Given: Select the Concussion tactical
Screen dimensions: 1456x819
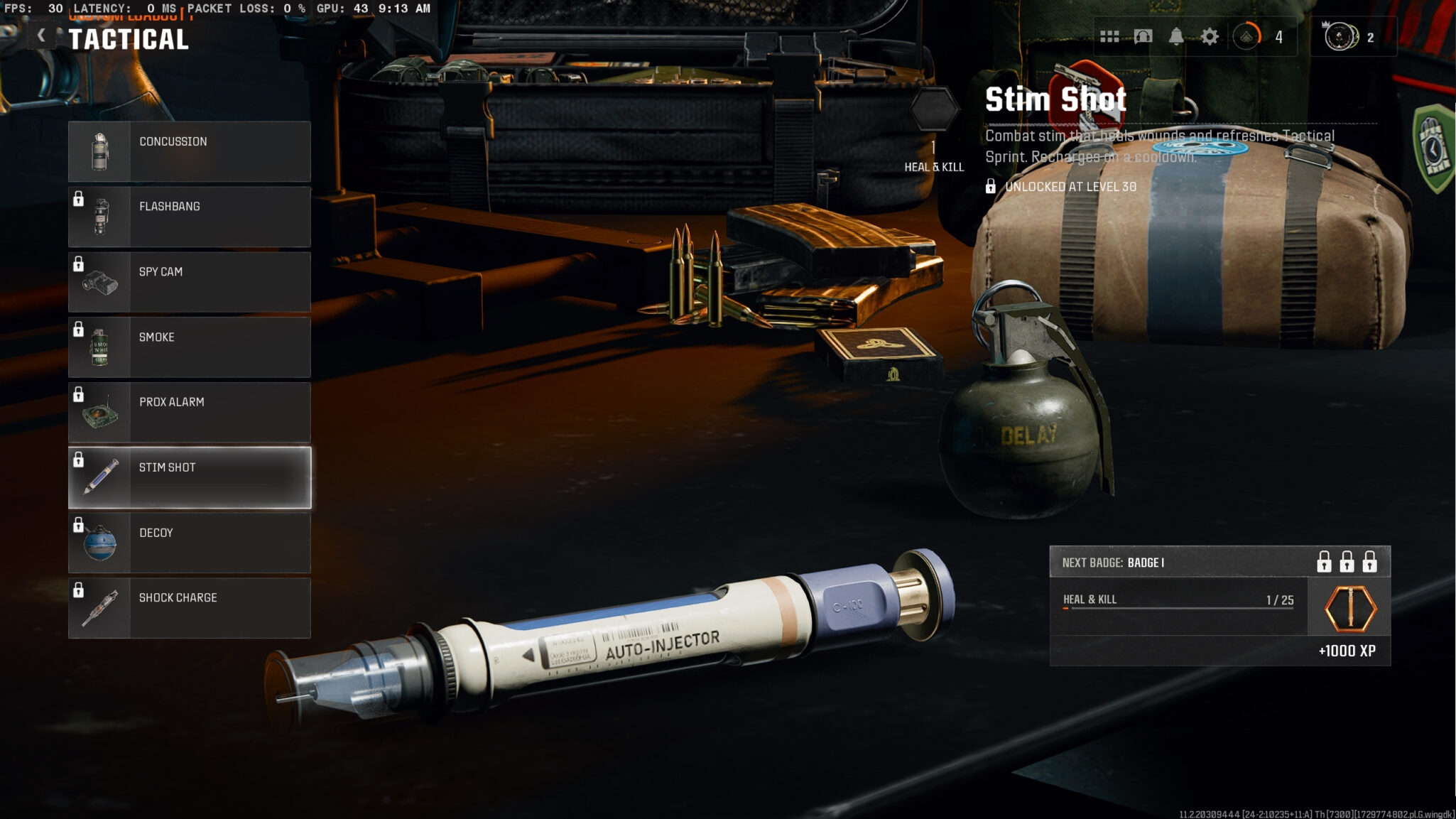Looking at the screenshot, I should click(189, 151).
